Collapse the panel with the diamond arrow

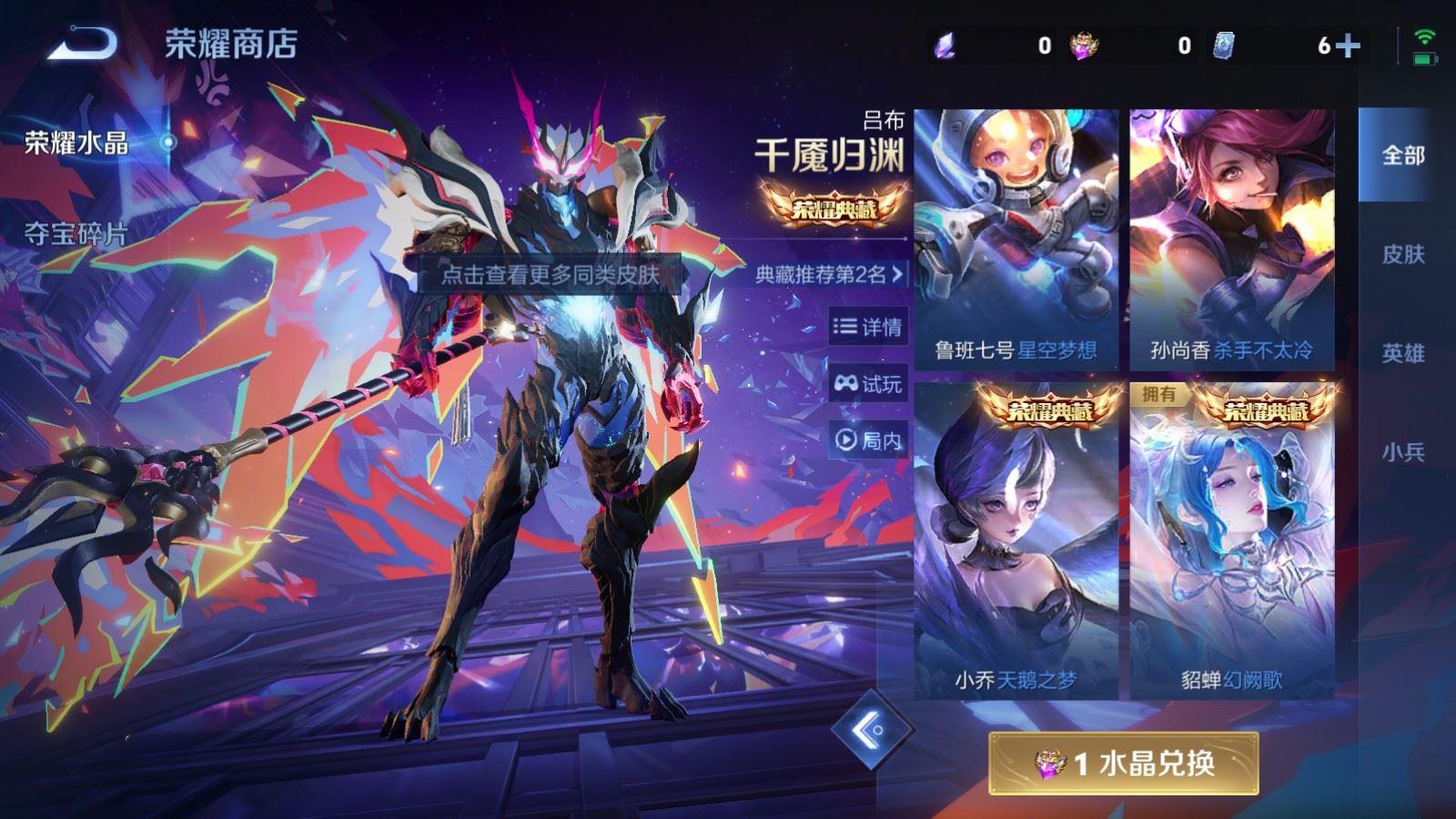click(x=871, y=729)
